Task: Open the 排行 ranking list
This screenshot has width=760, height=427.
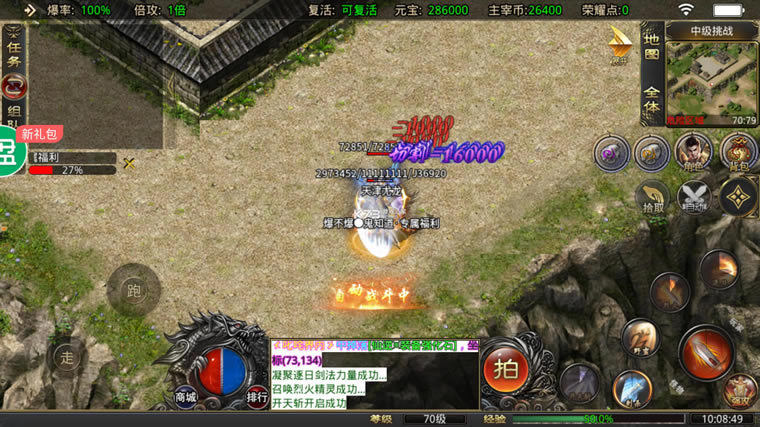Action: (257, 397)
